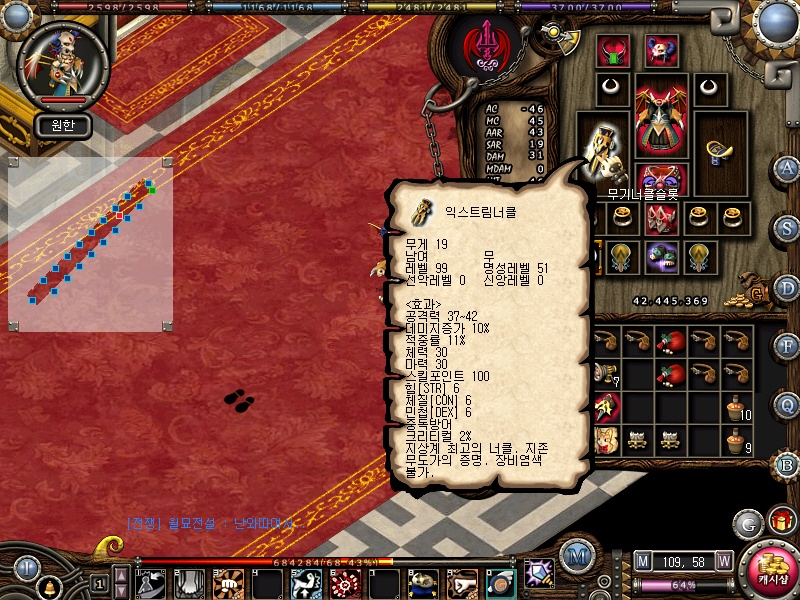Screen dimensions: 800x600
Task: Click the round B side button
Action: coord(787,464)
